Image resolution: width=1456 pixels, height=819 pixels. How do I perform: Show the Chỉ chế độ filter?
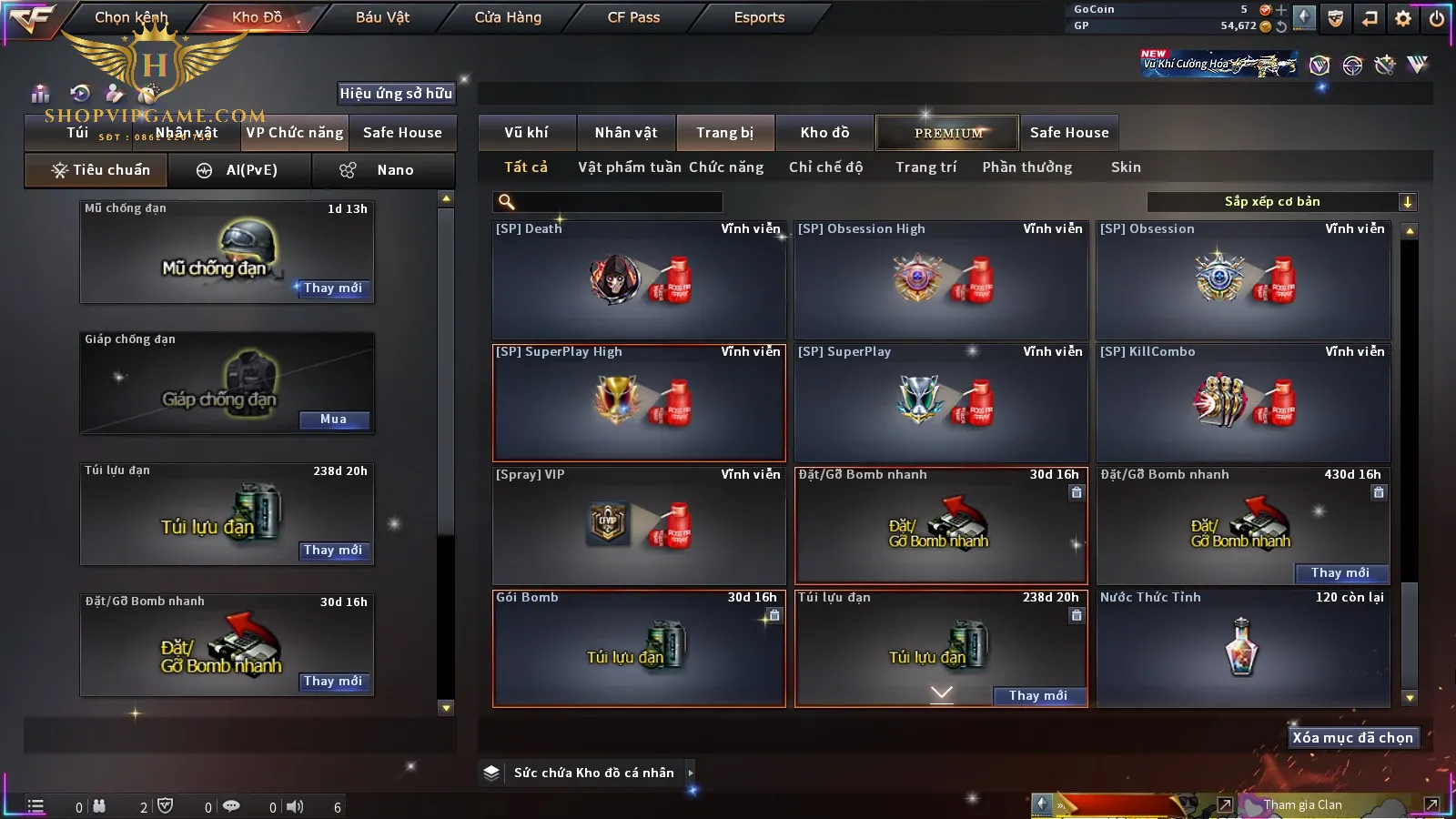[x=825, y=167]
